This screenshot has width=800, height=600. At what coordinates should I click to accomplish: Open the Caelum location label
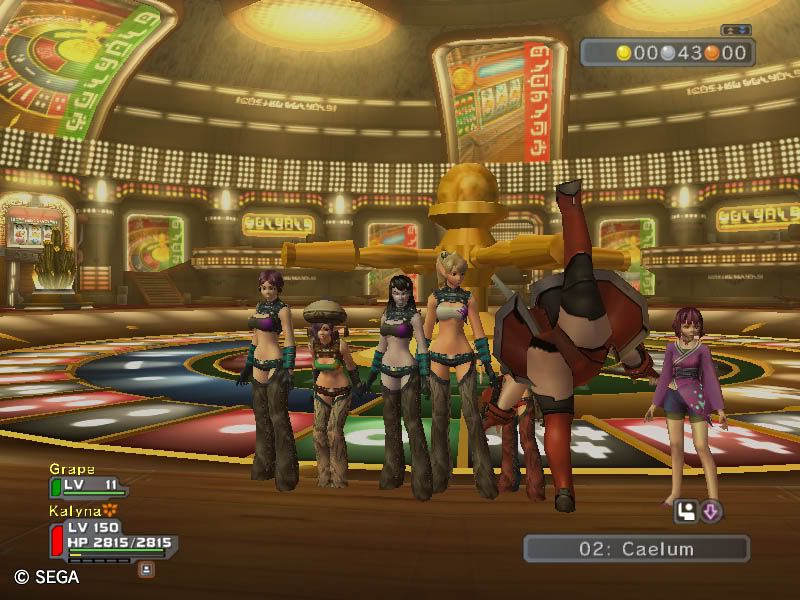coord(636,548)
